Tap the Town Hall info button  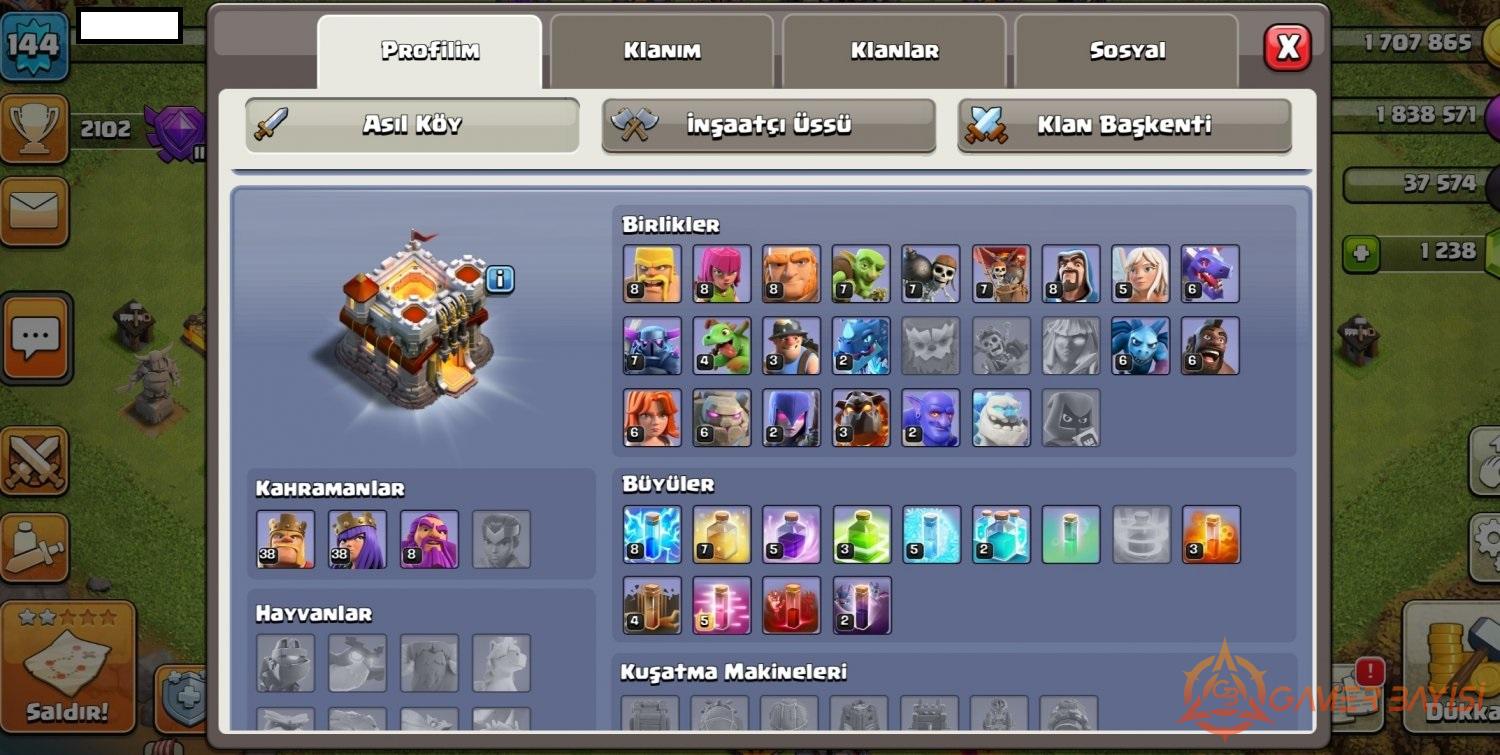pyautogui.click(x=499, y=279)
